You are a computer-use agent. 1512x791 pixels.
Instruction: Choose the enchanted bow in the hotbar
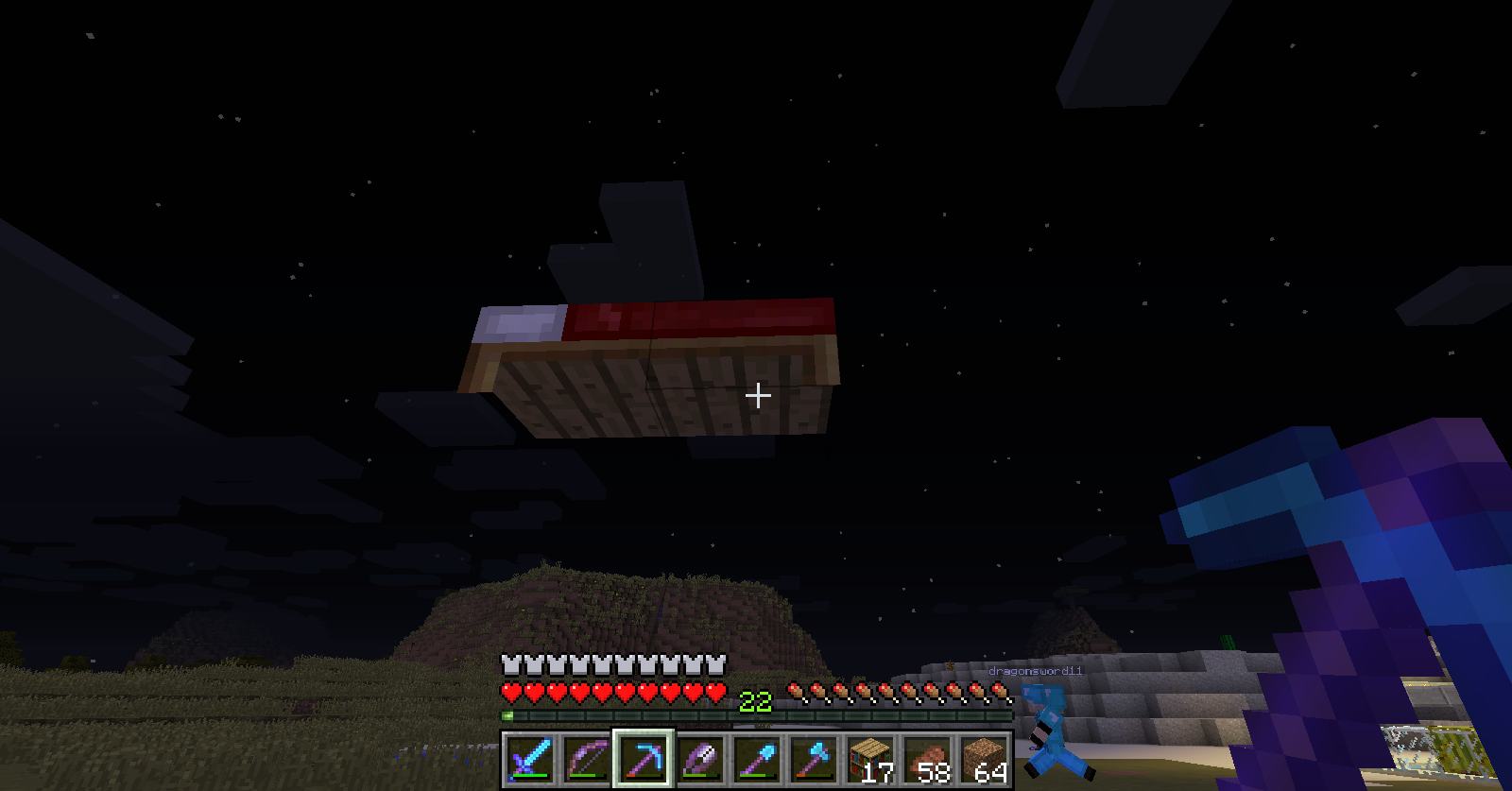[x=587, y=759]
